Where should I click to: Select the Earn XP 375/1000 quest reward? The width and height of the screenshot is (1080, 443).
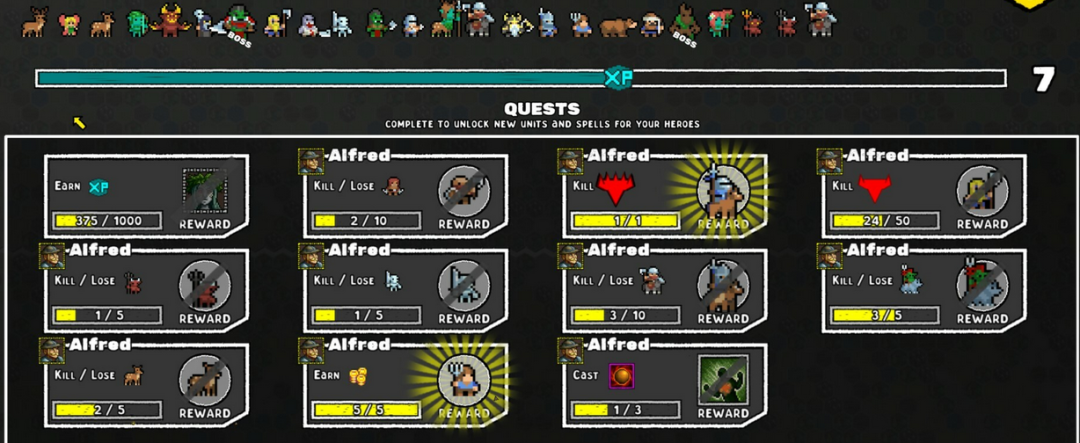[x=205, y=190]
